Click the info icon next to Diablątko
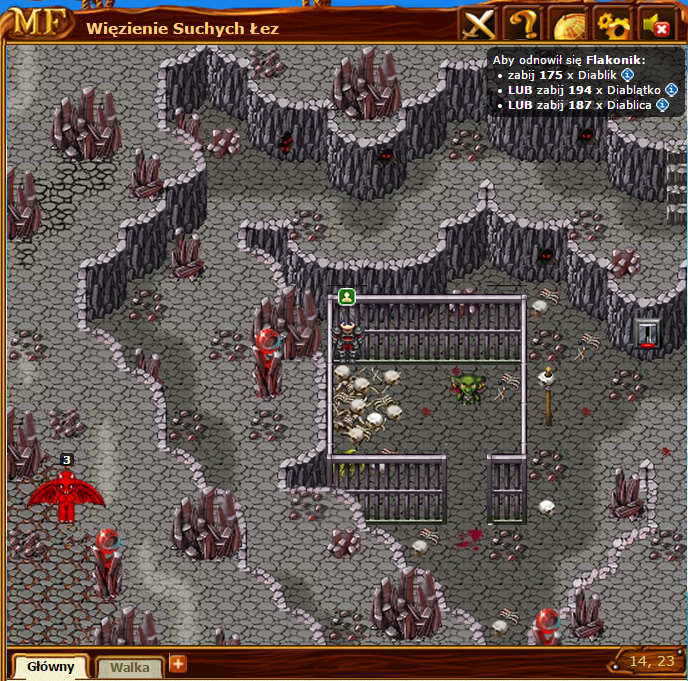This screenshot has width=688, height=681. (x=671, y=90)
